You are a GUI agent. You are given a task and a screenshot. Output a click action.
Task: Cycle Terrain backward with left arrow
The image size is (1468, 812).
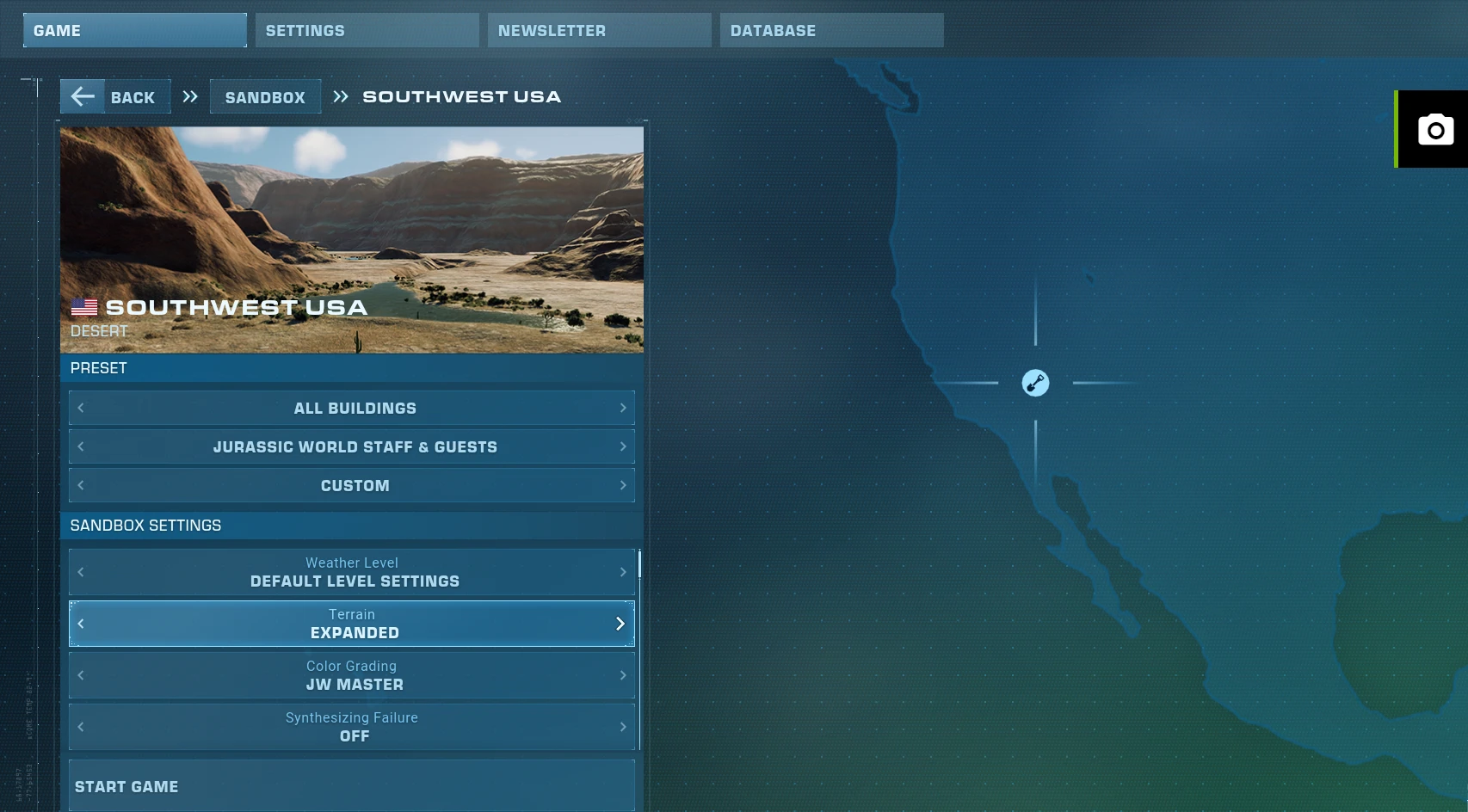point(81,624)
